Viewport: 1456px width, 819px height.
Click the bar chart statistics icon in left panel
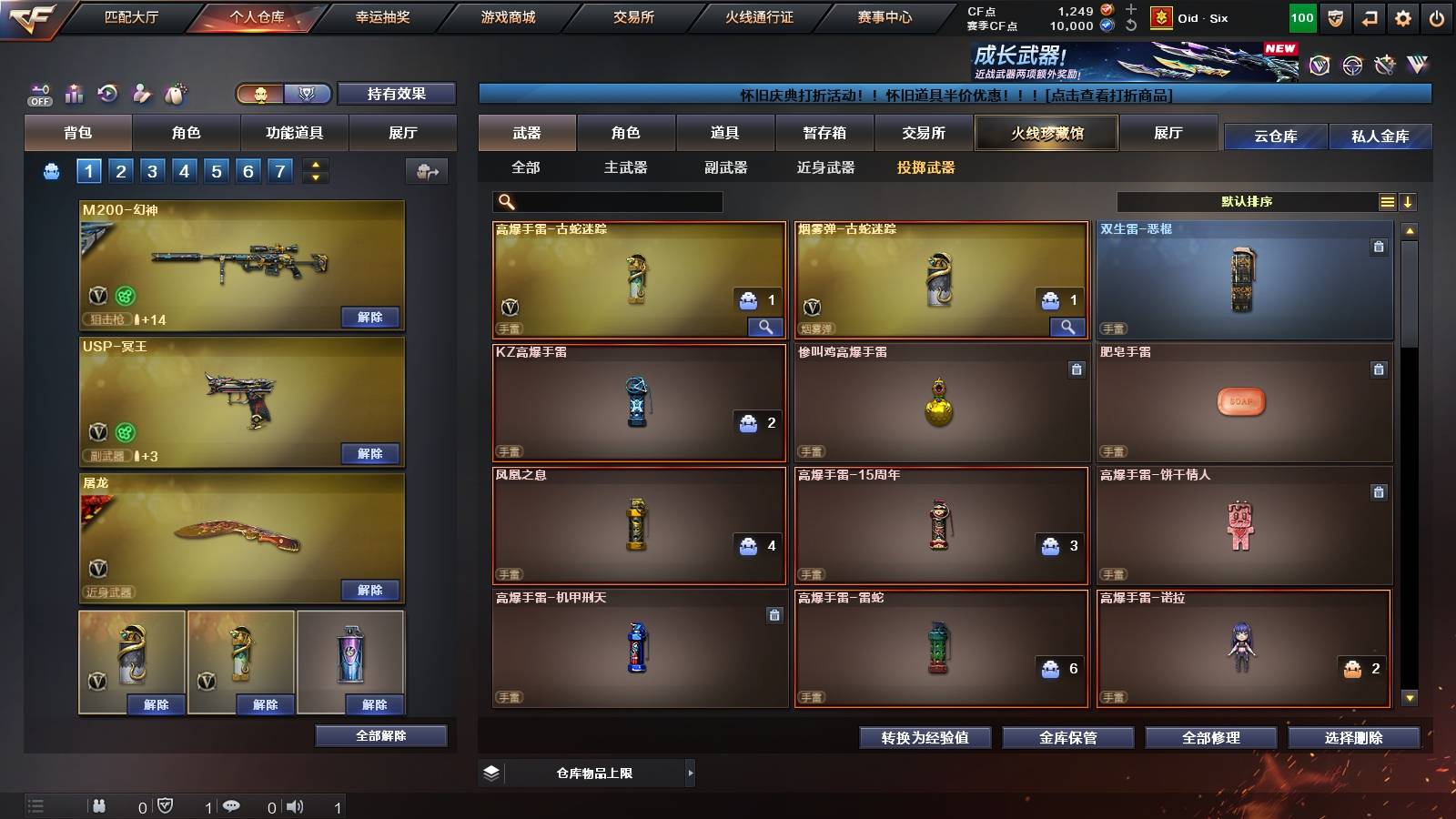click(x=75, y=94)
